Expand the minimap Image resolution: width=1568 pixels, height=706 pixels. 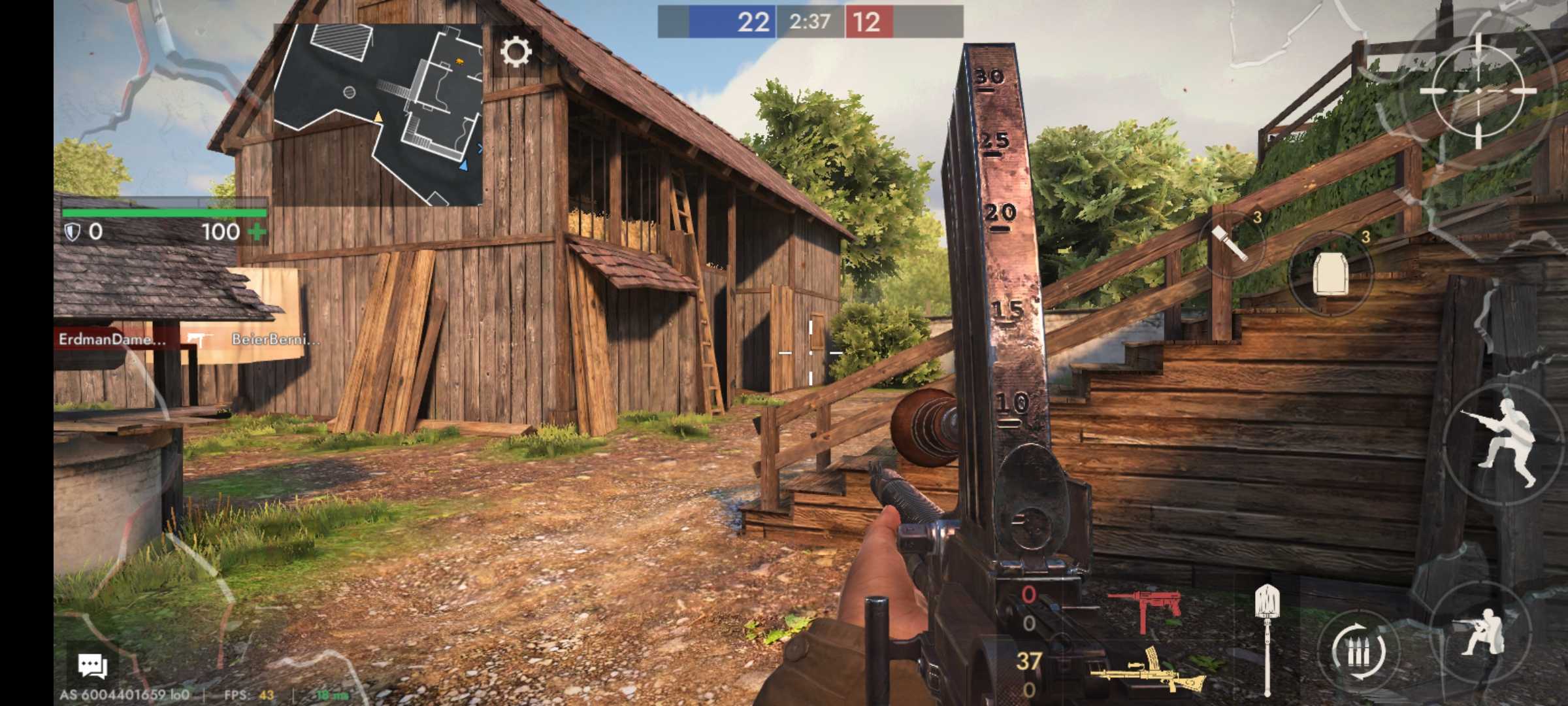[378, 114]
